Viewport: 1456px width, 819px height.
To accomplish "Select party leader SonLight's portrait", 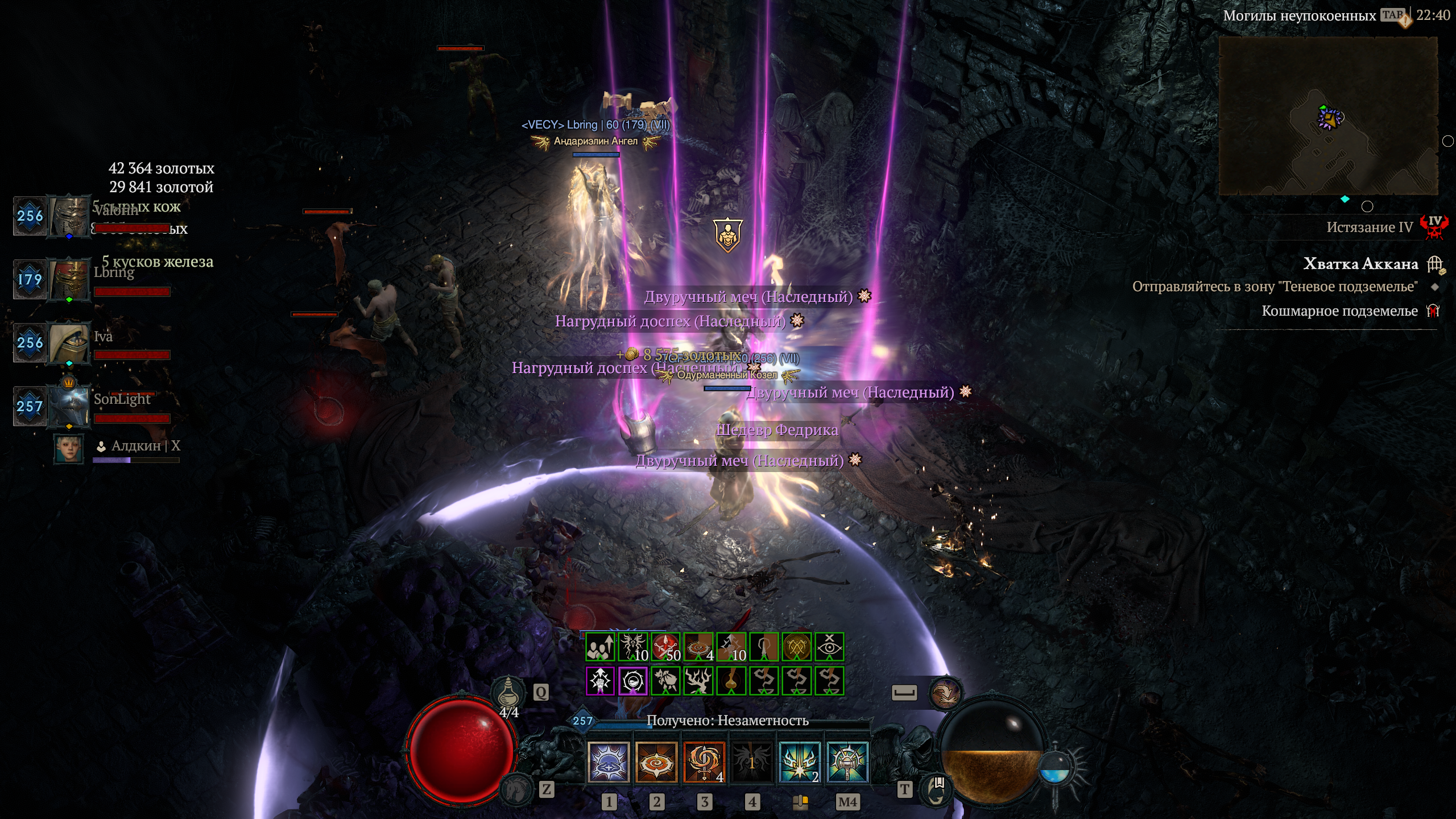I will [69, 406].
